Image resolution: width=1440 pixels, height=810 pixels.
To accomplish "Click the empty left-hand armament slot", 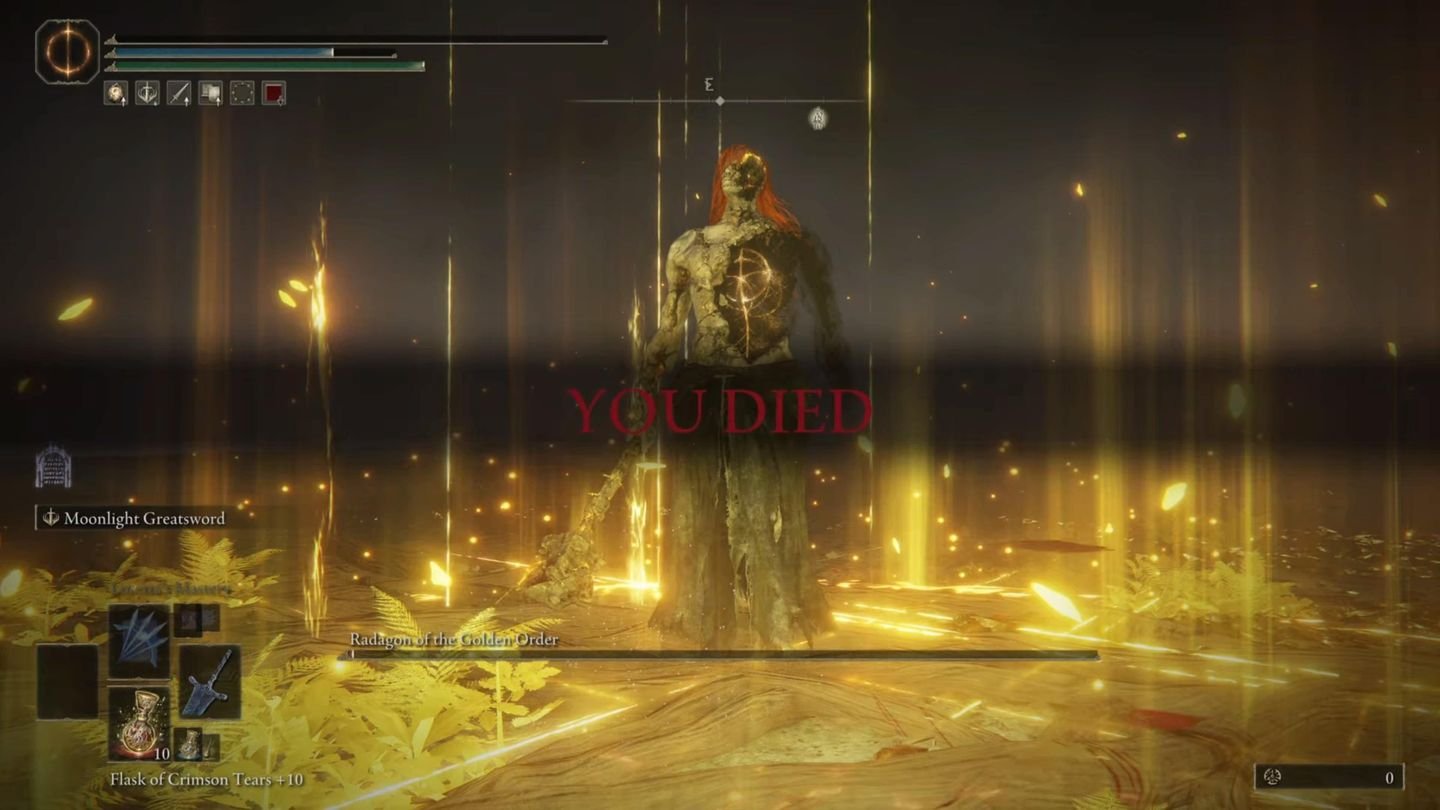I will coord(68,682).
